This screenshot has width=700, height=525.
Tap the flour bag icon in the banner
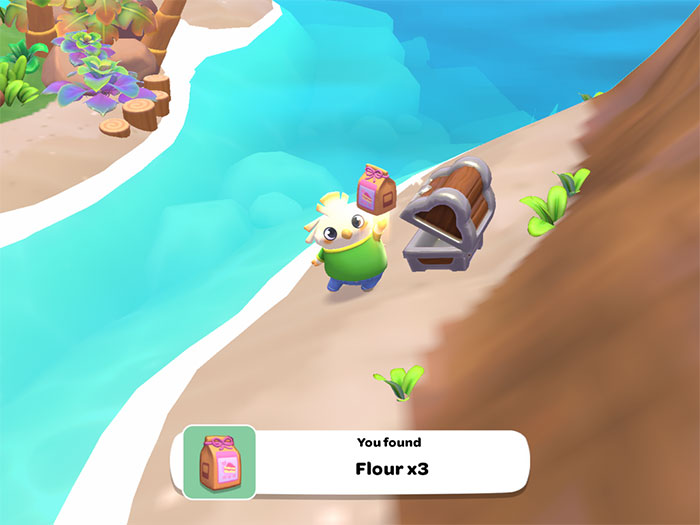(x=218, y=462)
